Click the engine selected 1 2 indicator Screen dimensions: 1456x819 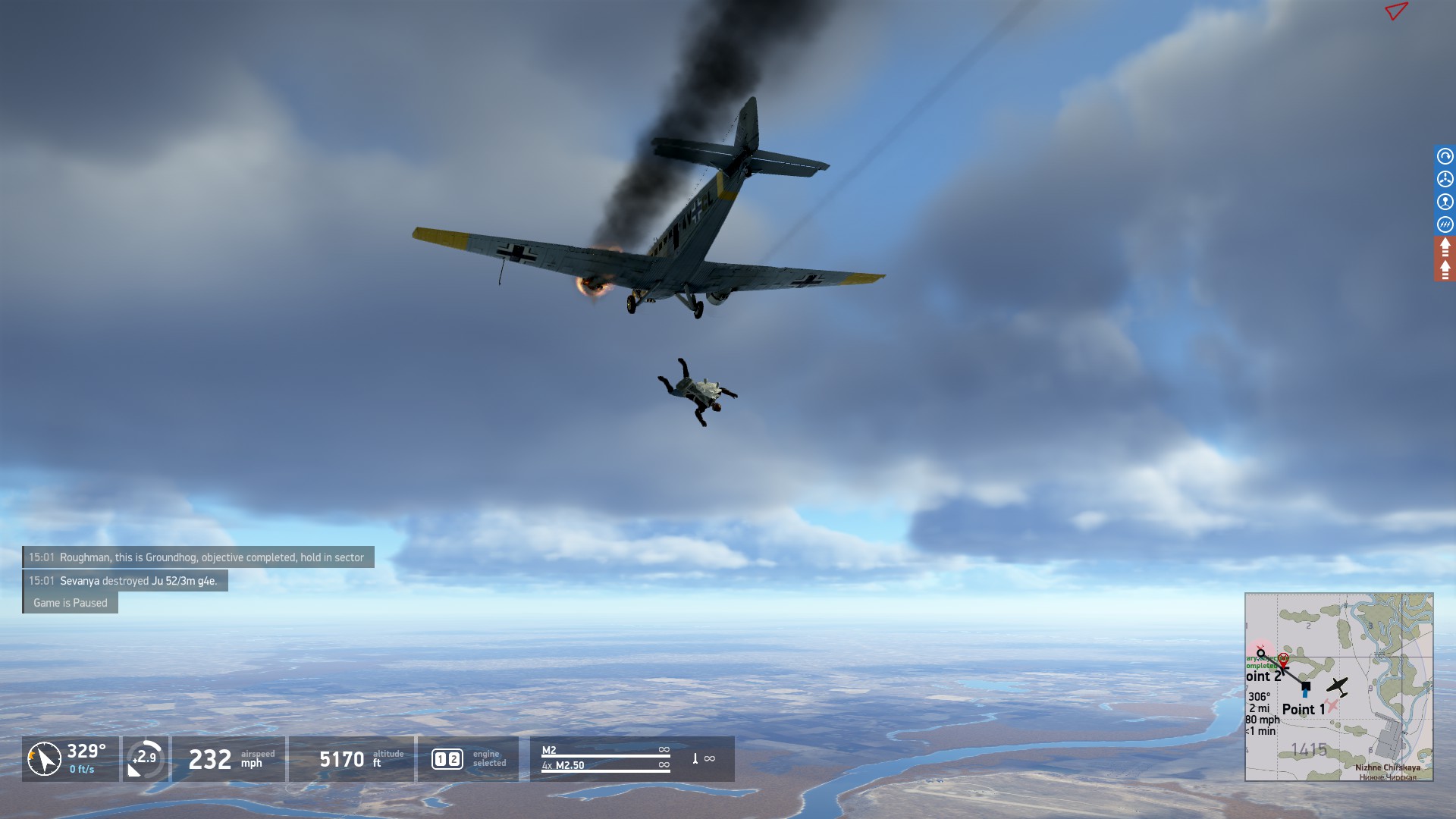447,759
